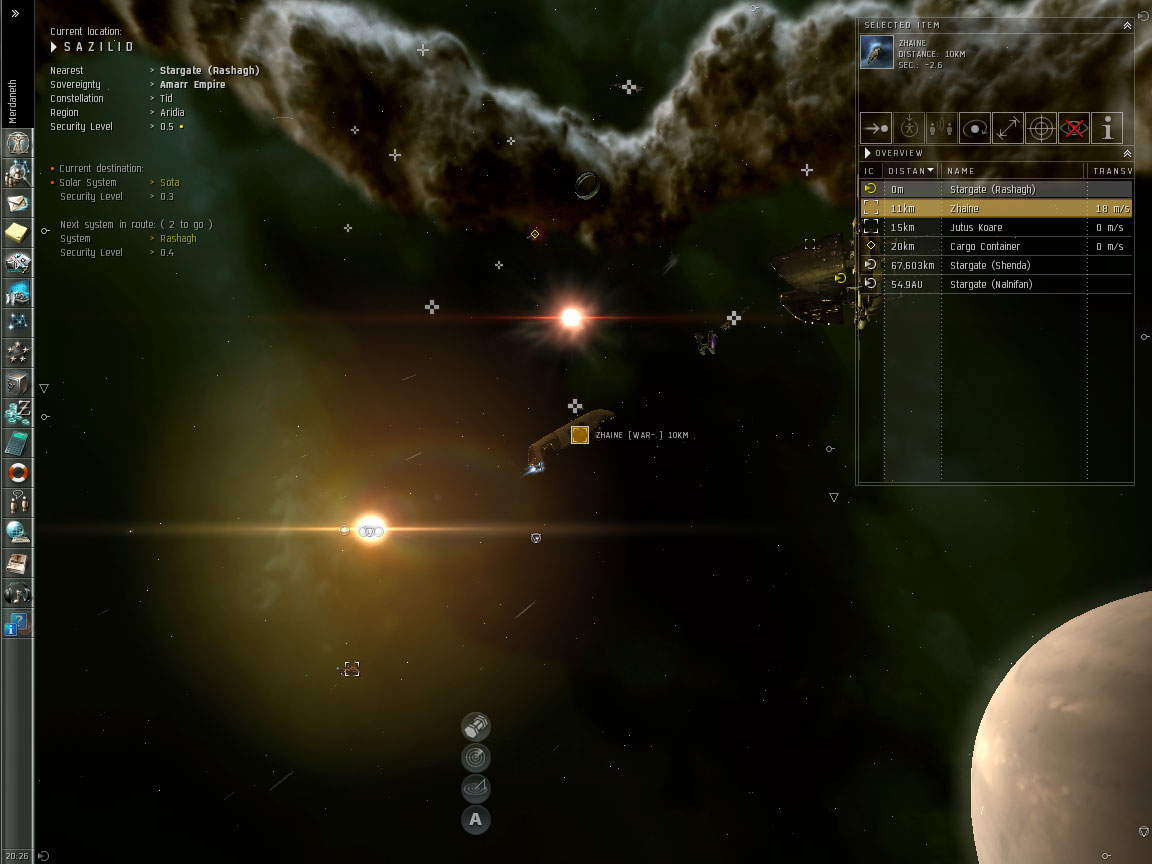This screenshot has height=864, width=1152.
Task: Open the cargo hold bolt icon
Action: (476, 726)
